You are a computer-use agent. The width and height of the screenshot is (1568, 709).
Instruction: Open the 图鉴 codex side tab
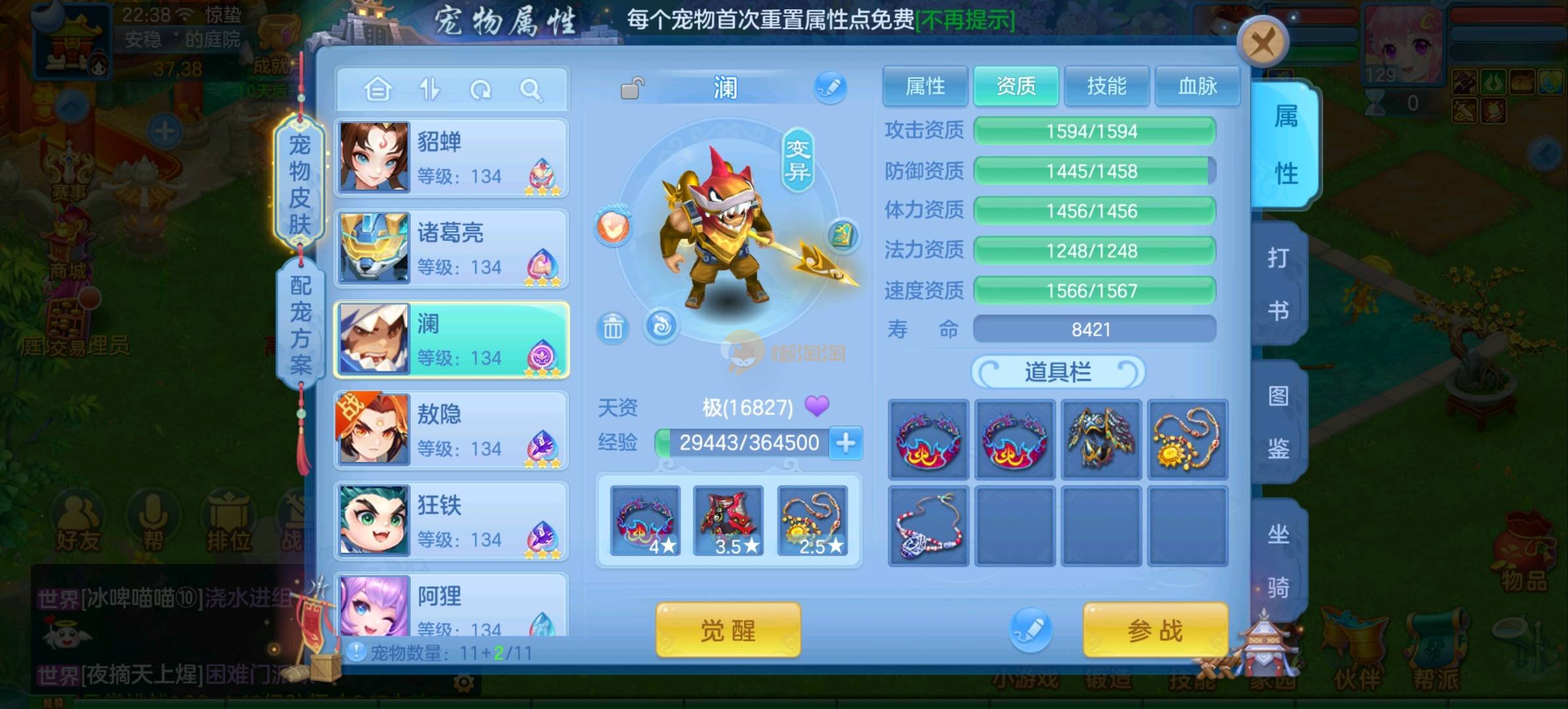(1278, 422)
